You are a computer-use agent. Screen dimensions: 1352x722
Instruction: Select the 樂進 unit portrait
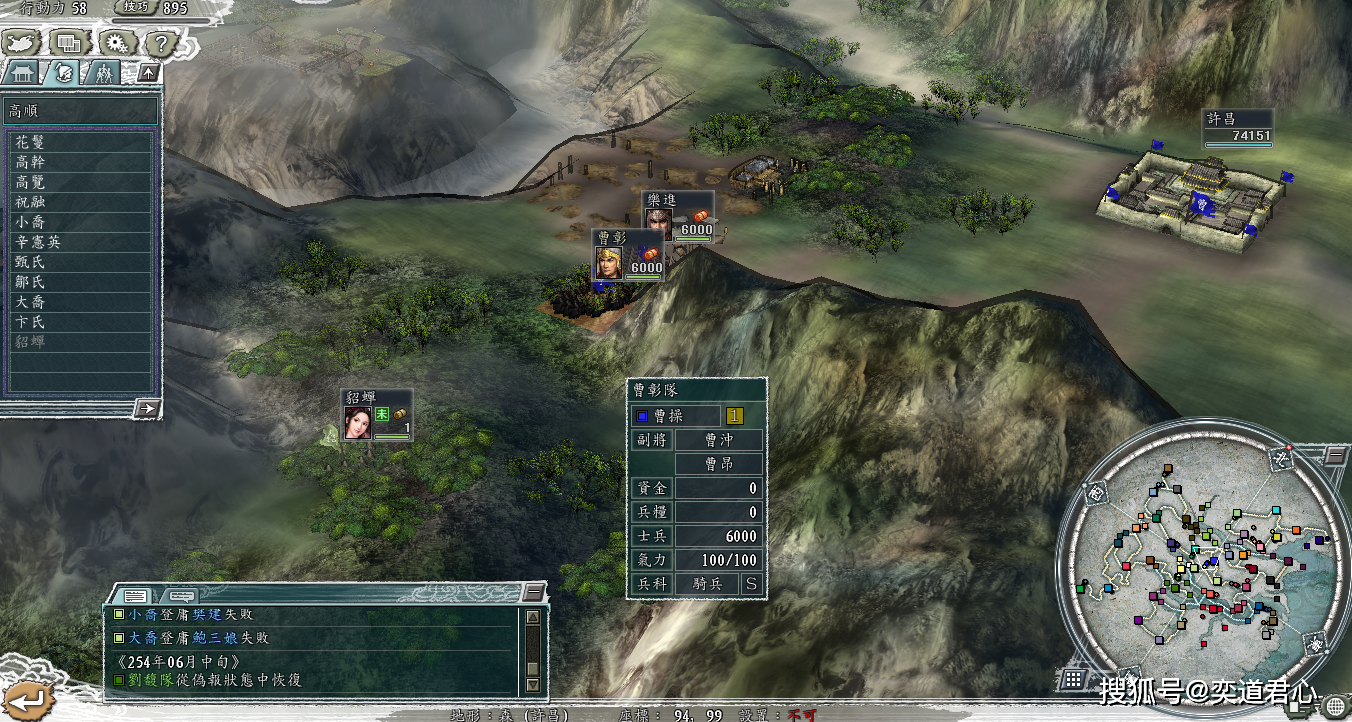coord(657,218)
